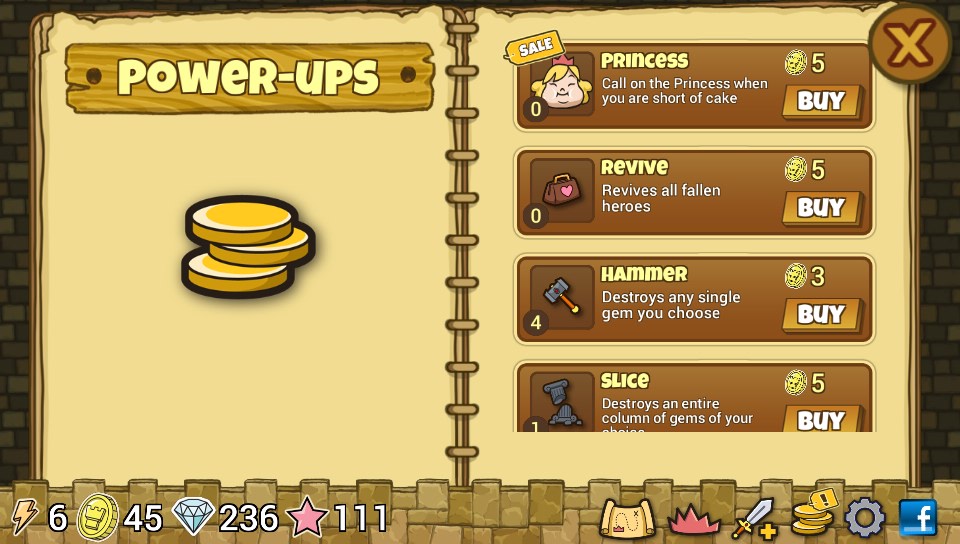Open the red crown menu

[692, 518]
